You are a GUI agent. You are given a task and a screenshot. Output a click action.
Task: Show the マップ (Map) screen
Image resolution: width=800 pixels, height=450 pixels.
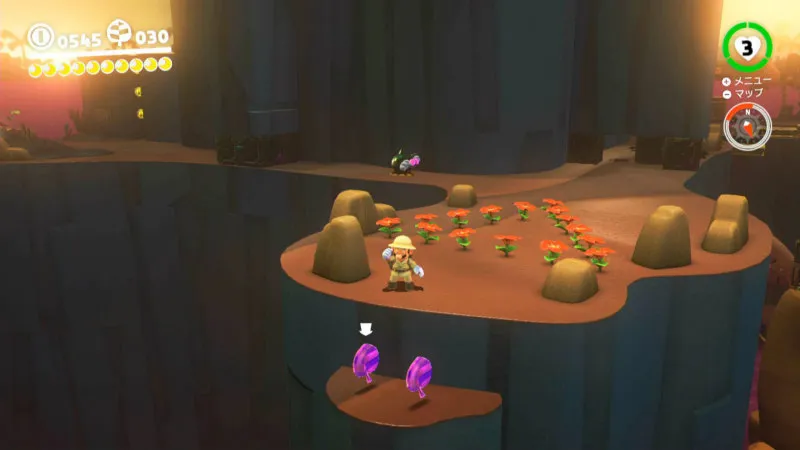746,93
